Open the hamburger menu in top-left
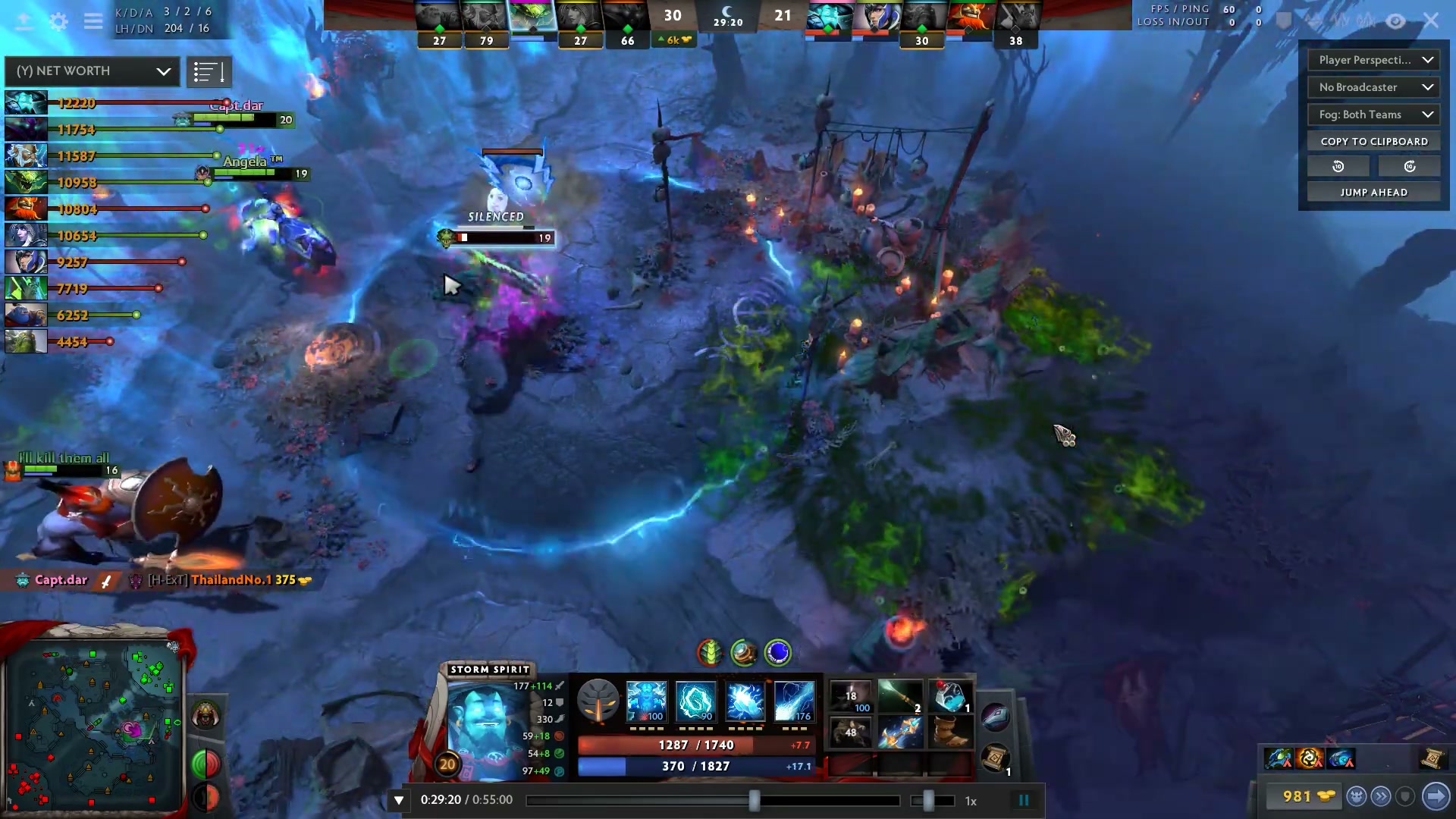The height and width of the screenshot is (819, 1456). 93,22
